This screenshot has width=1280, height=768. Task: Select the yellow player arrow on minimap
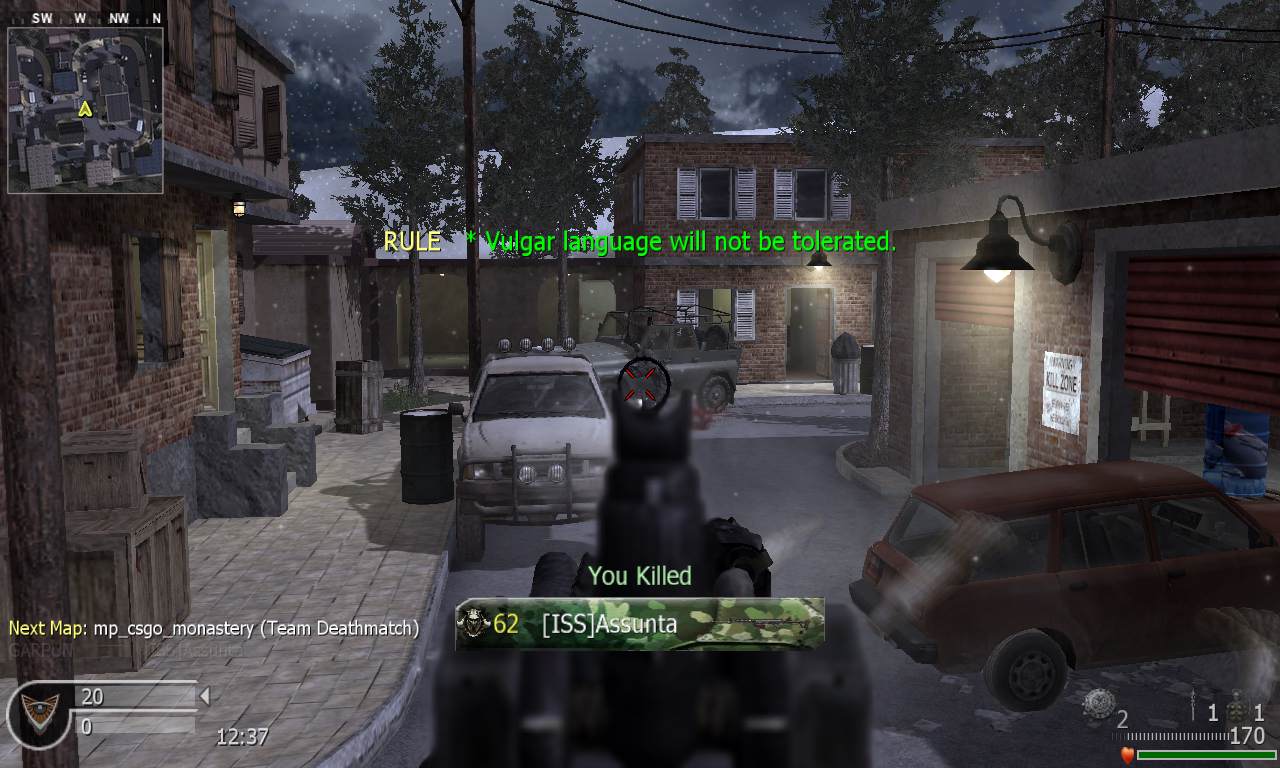click(86, 108)
